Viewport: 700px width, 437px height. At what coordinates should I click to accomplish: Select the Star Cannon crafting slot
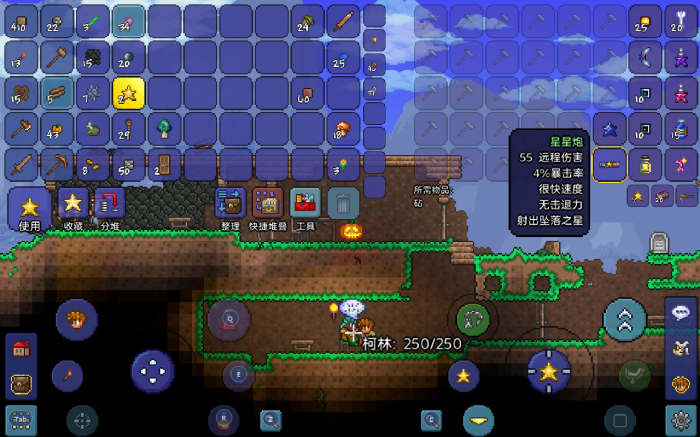click(610, 165)
